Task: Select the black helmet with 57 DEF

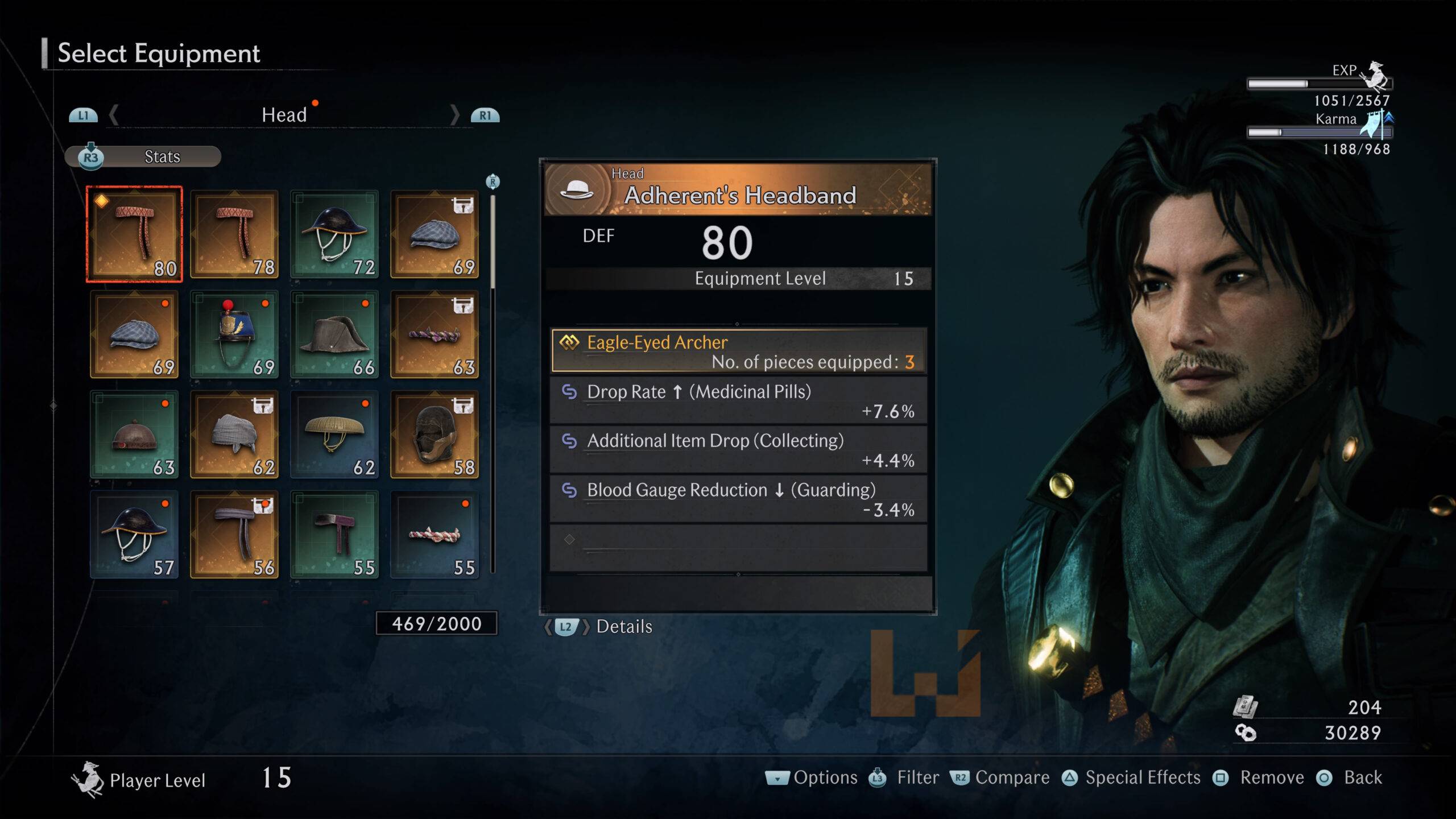Action: click(x=134, y=535)
